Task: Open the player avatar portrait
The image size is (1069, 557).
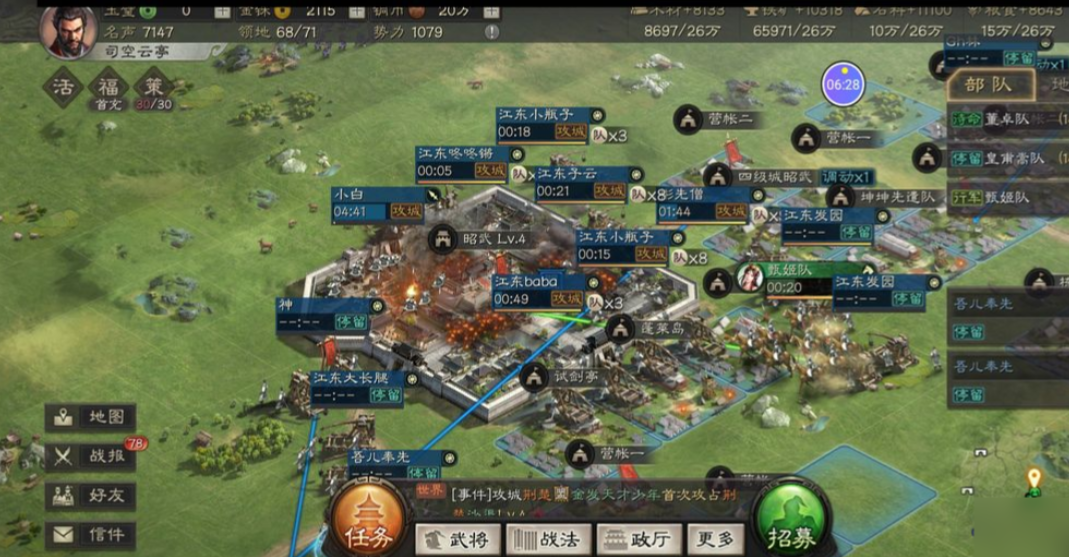Action: [68, 30]
